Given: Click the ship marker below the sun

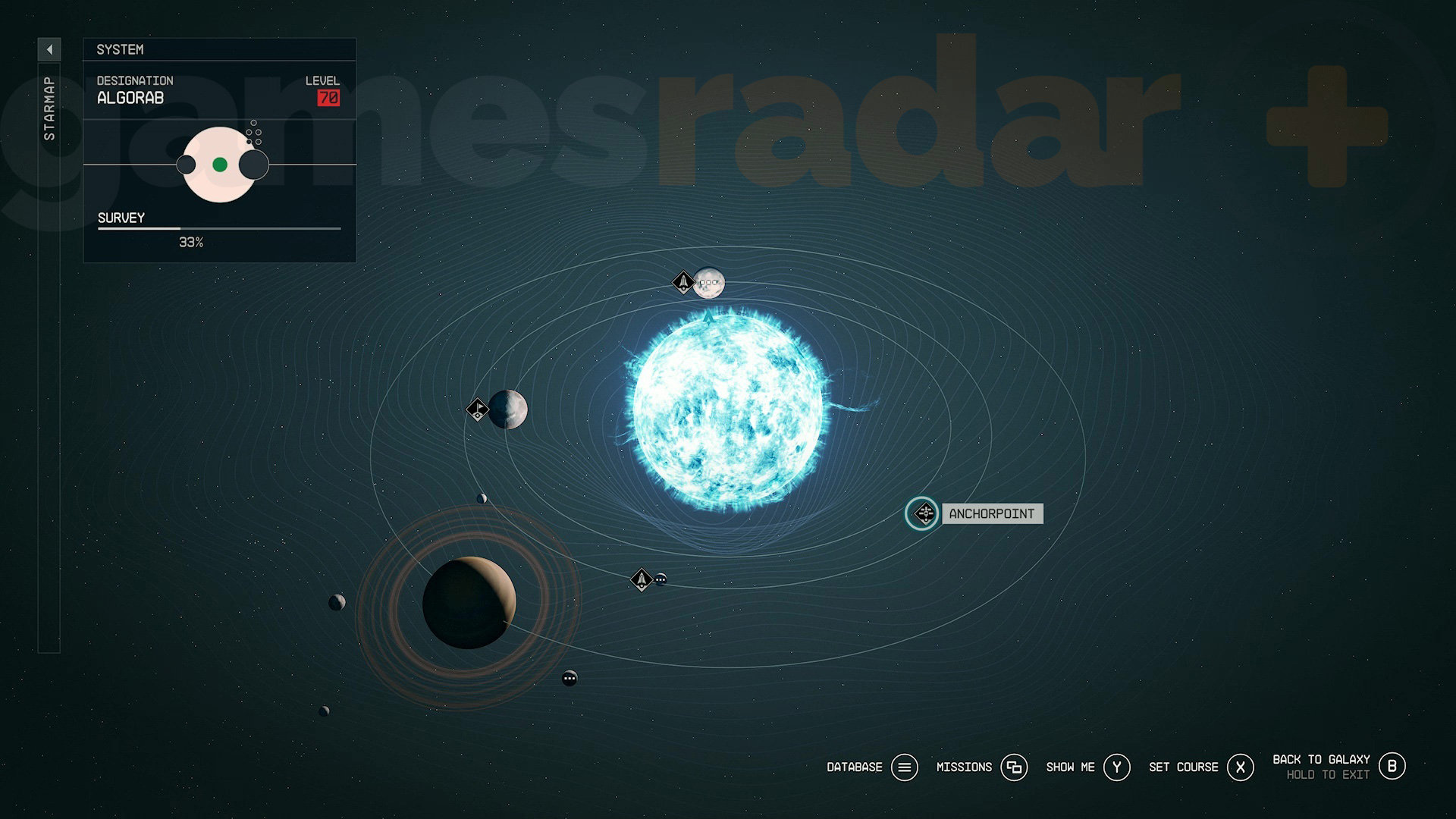Looking at the screenshot, I should 641,579.
